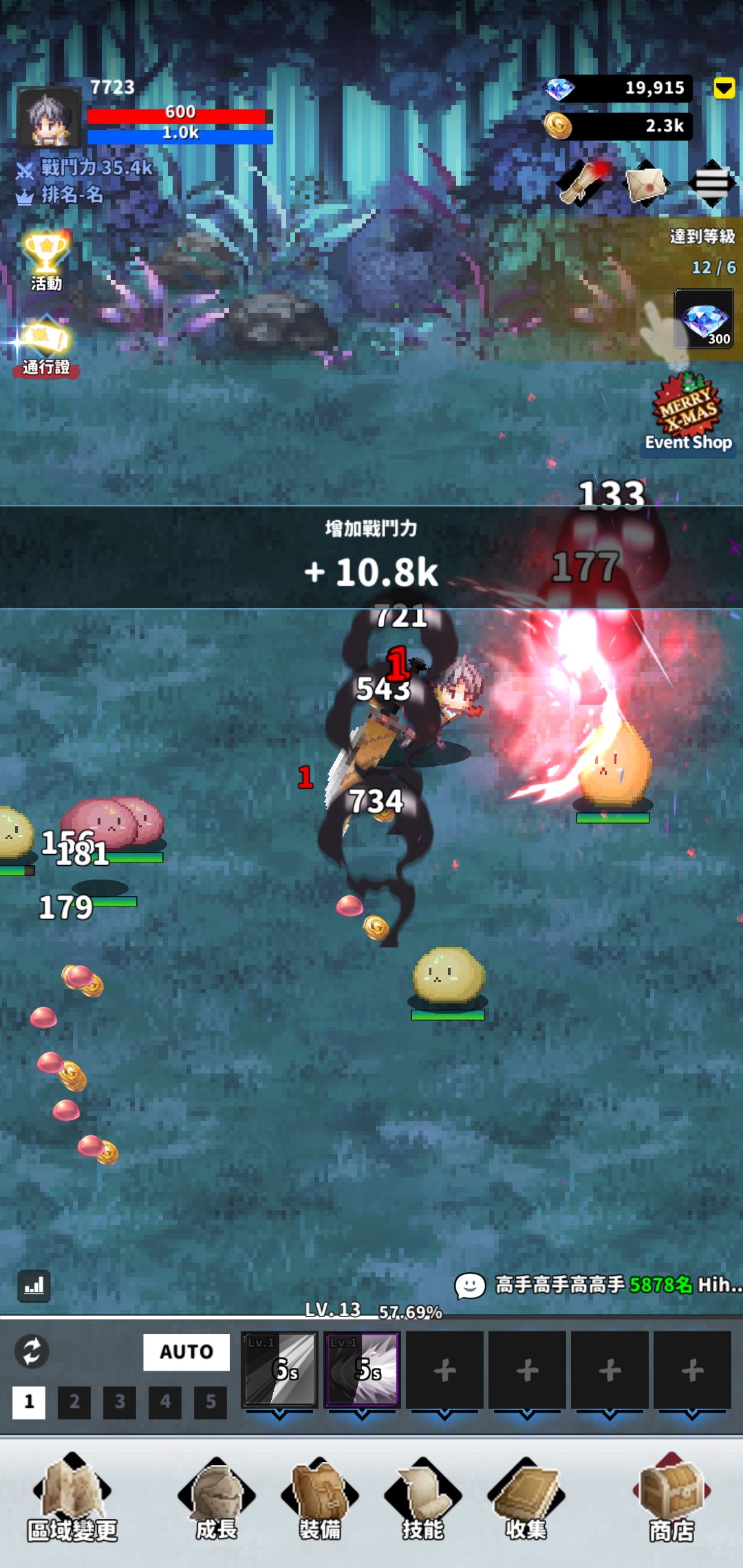Open the 商店 shop chest
Viewport: 743px width, 1568px height.
pos(671,1498)
